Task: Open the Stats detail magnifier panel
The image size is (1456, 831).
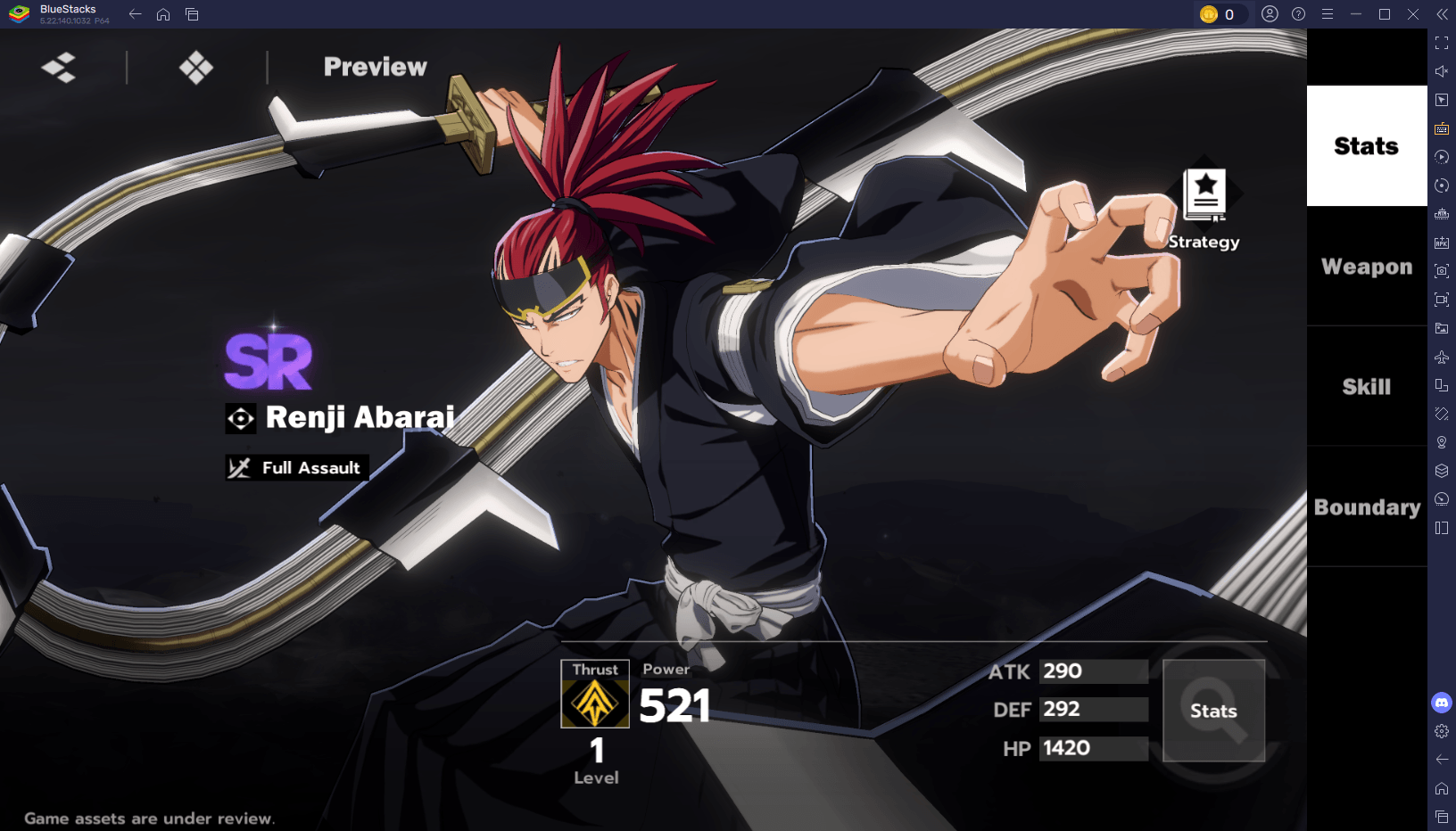Action: 1213,711
